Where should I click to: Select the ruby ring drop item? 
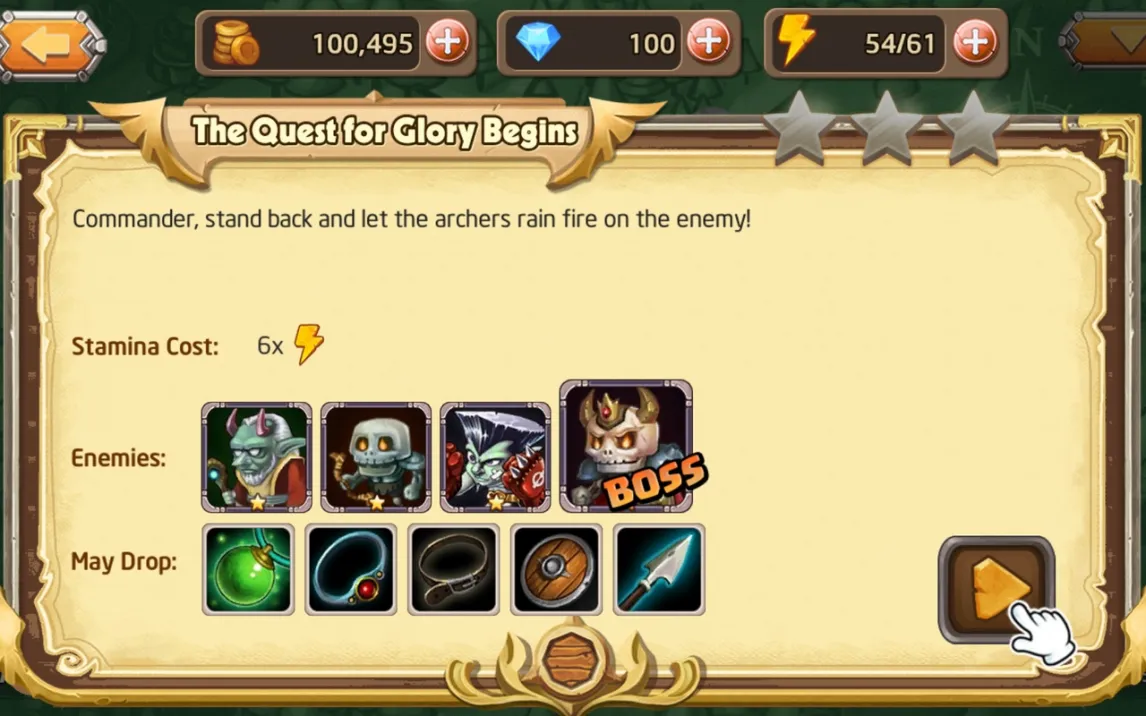coord(351,569)
